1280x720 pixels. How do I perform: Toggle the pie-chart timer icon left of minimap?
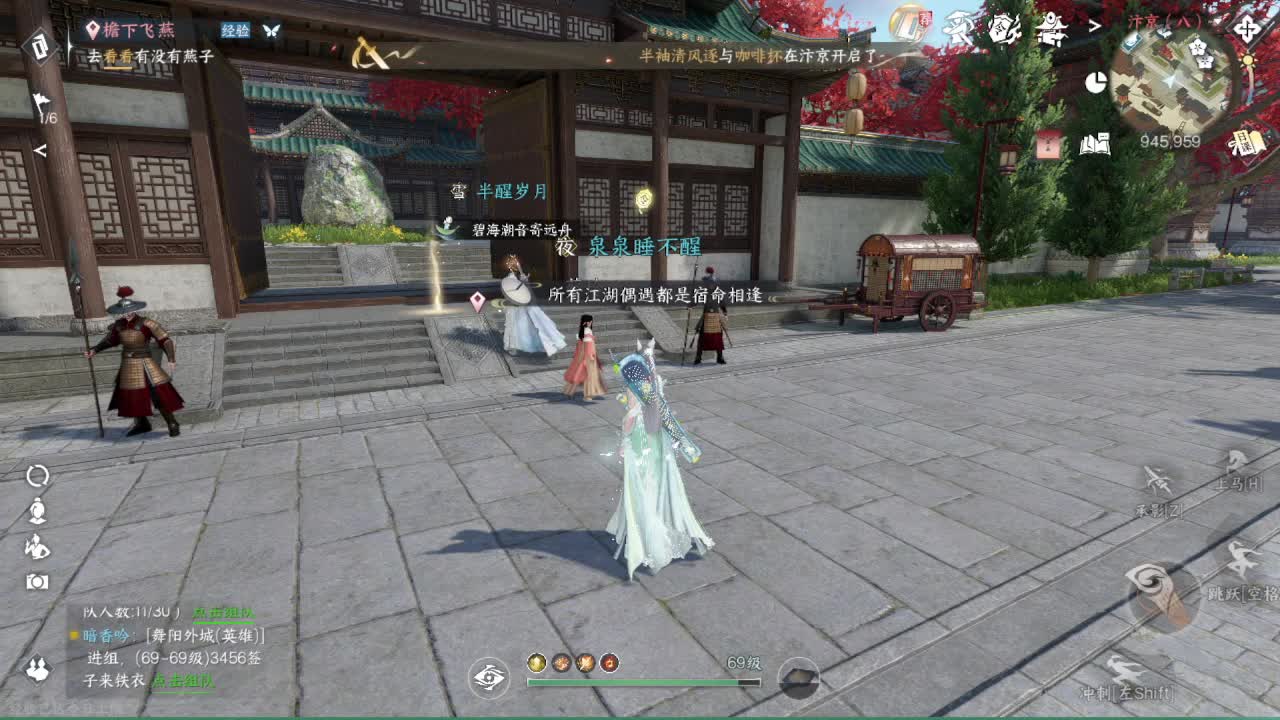1096,82
